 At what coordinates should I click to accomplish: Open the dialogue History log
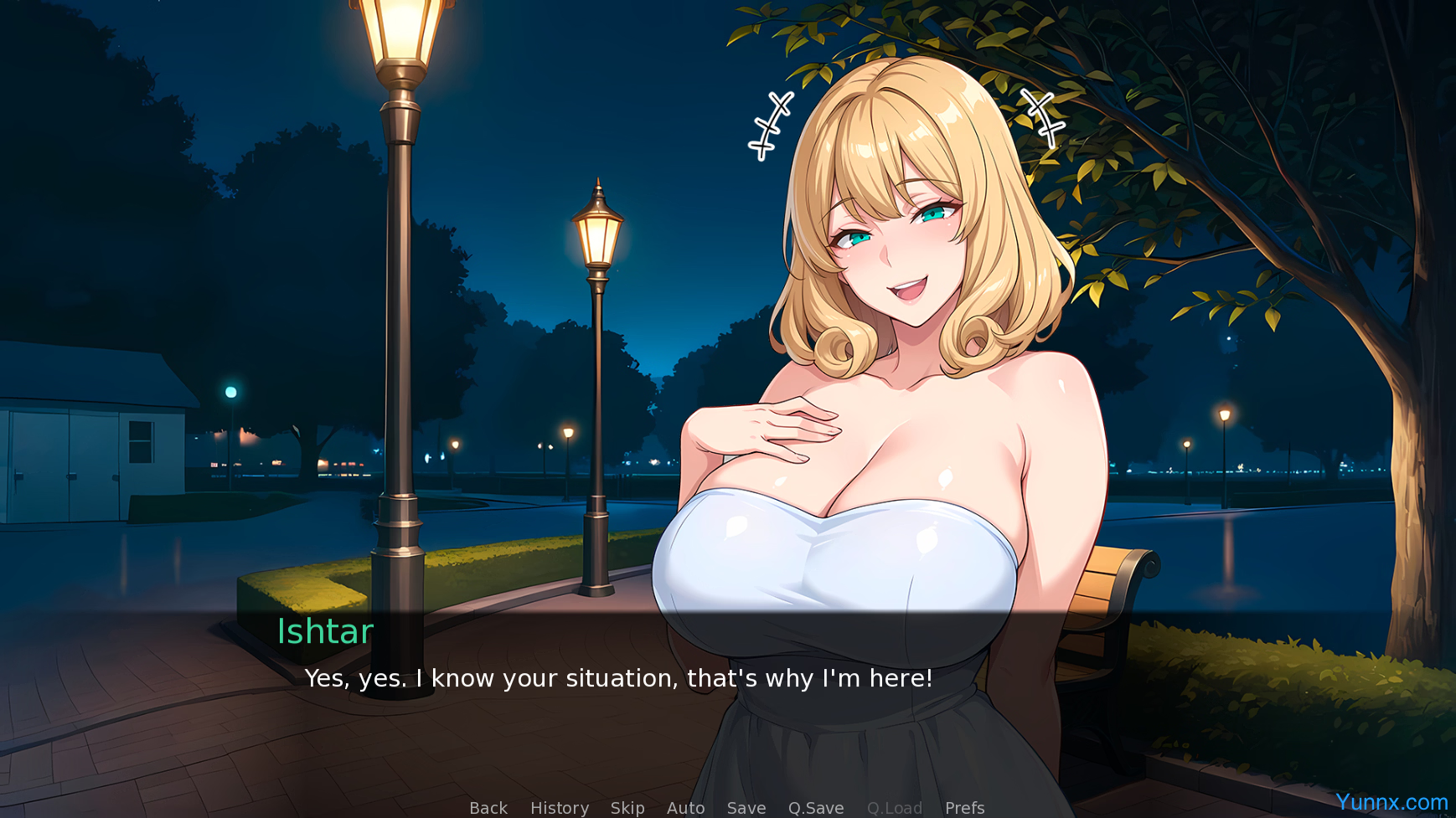(560, 808)
